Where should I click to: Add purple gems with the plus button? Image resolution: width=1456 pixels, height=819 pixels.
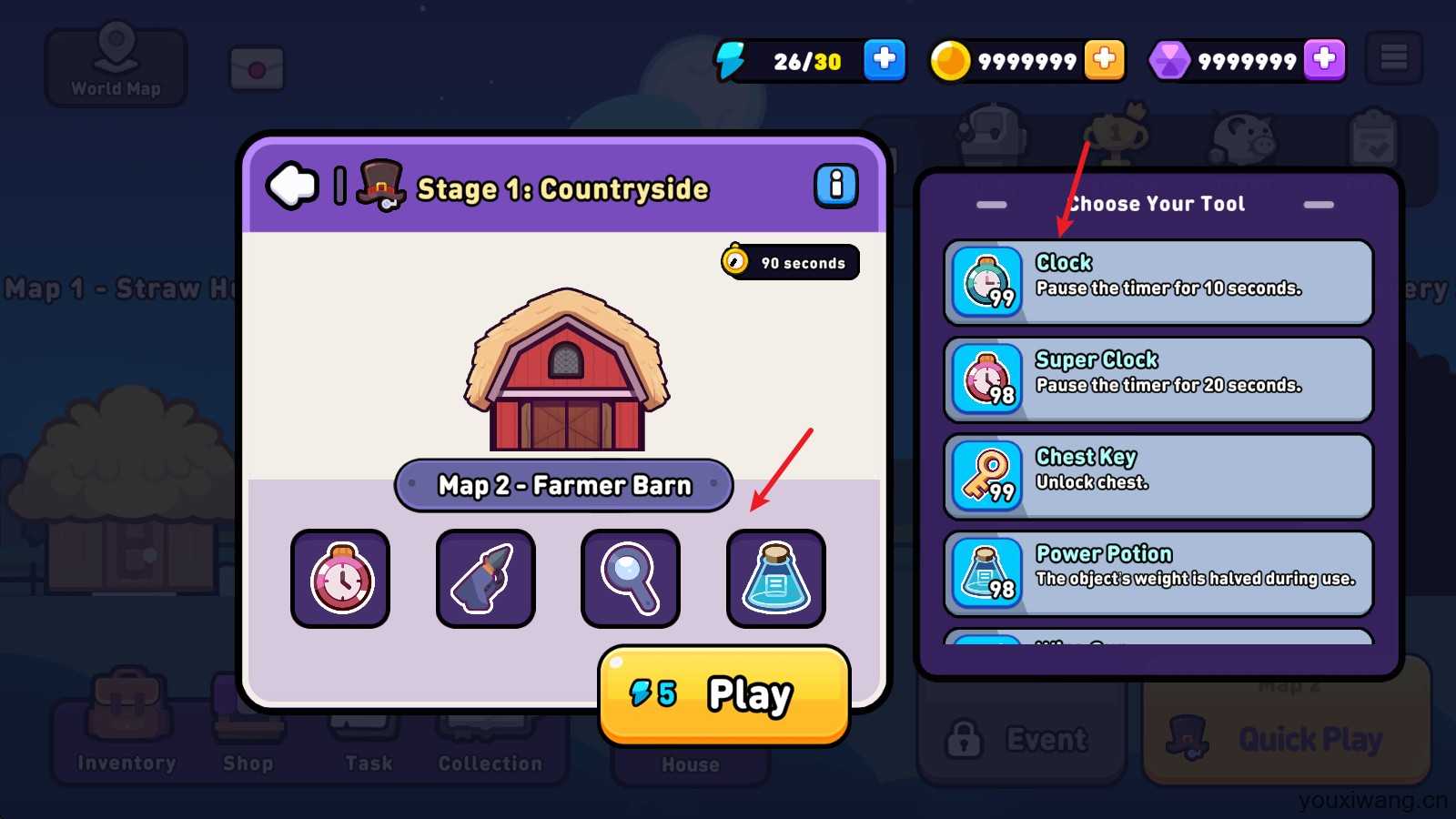tap(1324, 60)
